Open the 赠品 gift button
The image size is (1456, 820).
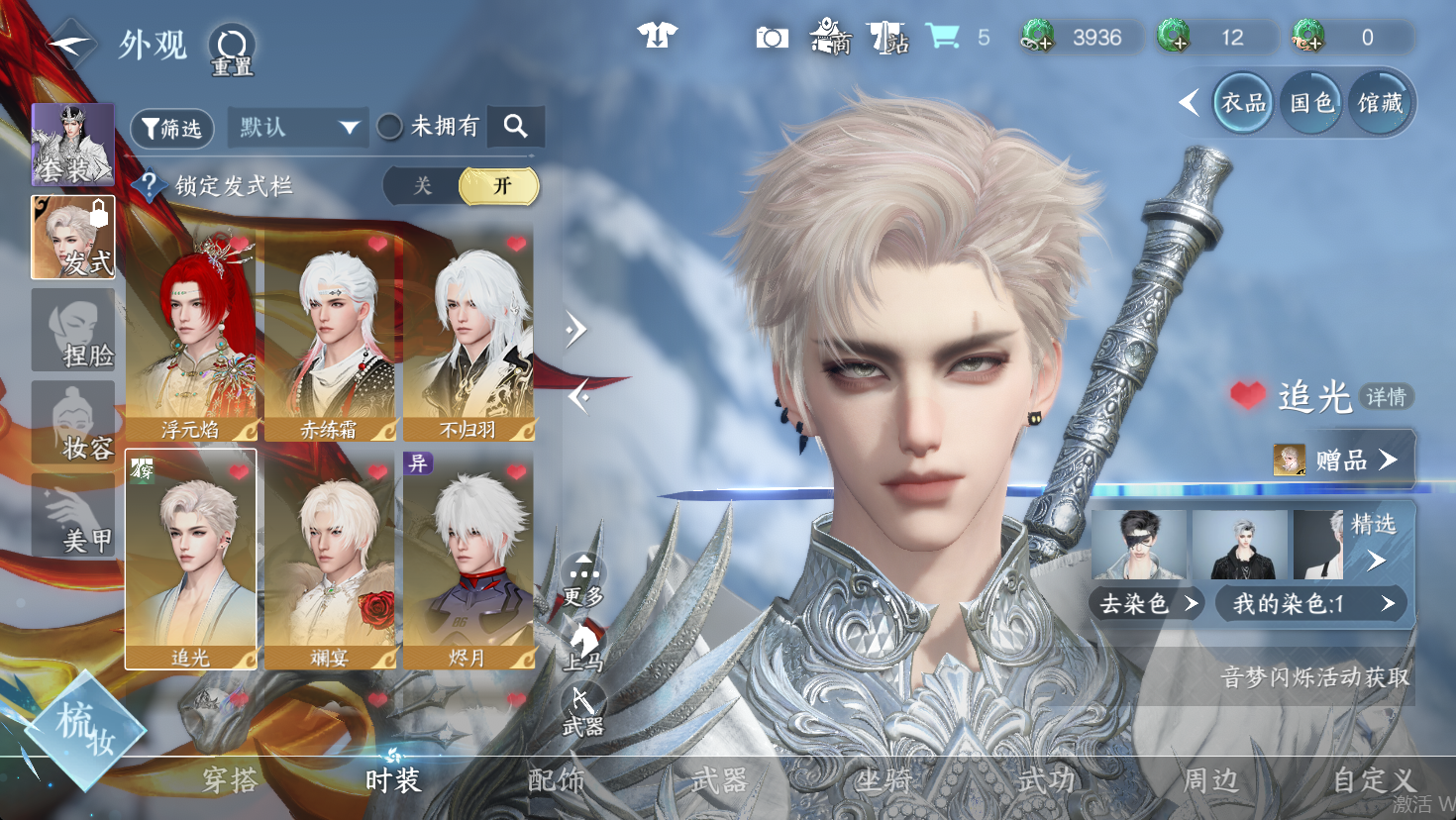[x=1343, y=461]
